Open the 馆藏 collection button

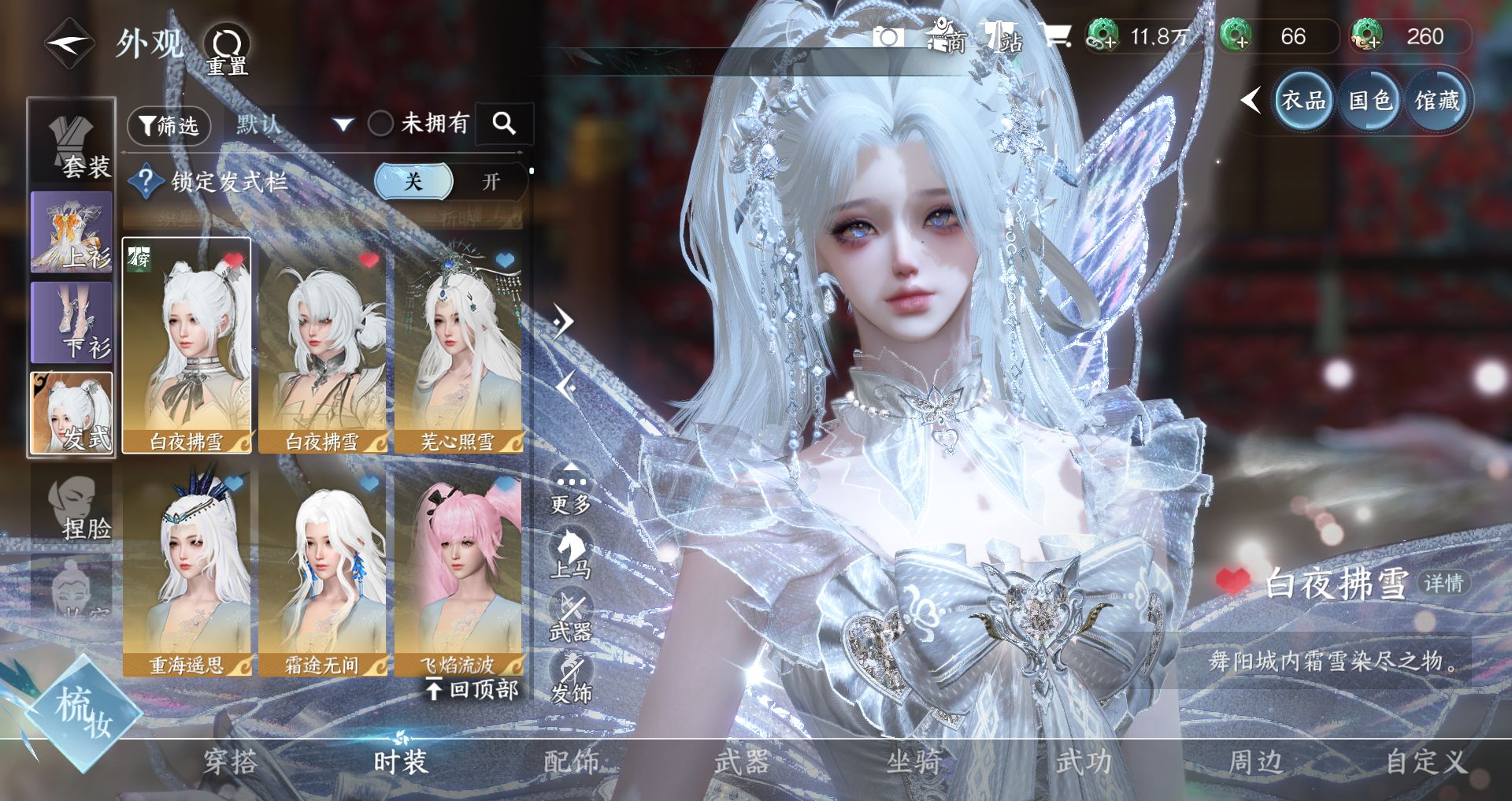point(1437,101)
